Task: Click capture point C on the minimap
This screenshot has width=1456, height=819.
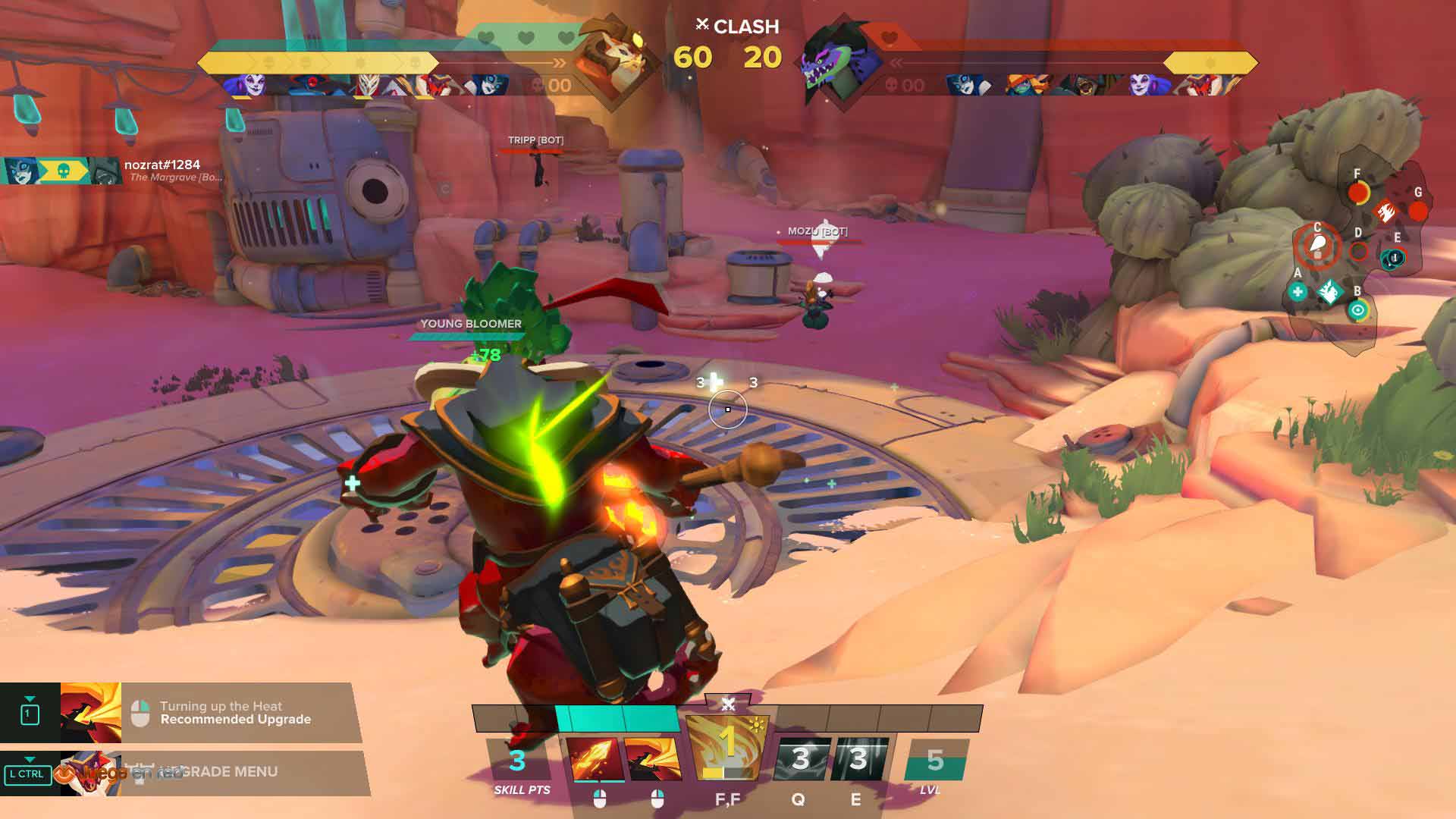Action: [x=1317, y=246]
